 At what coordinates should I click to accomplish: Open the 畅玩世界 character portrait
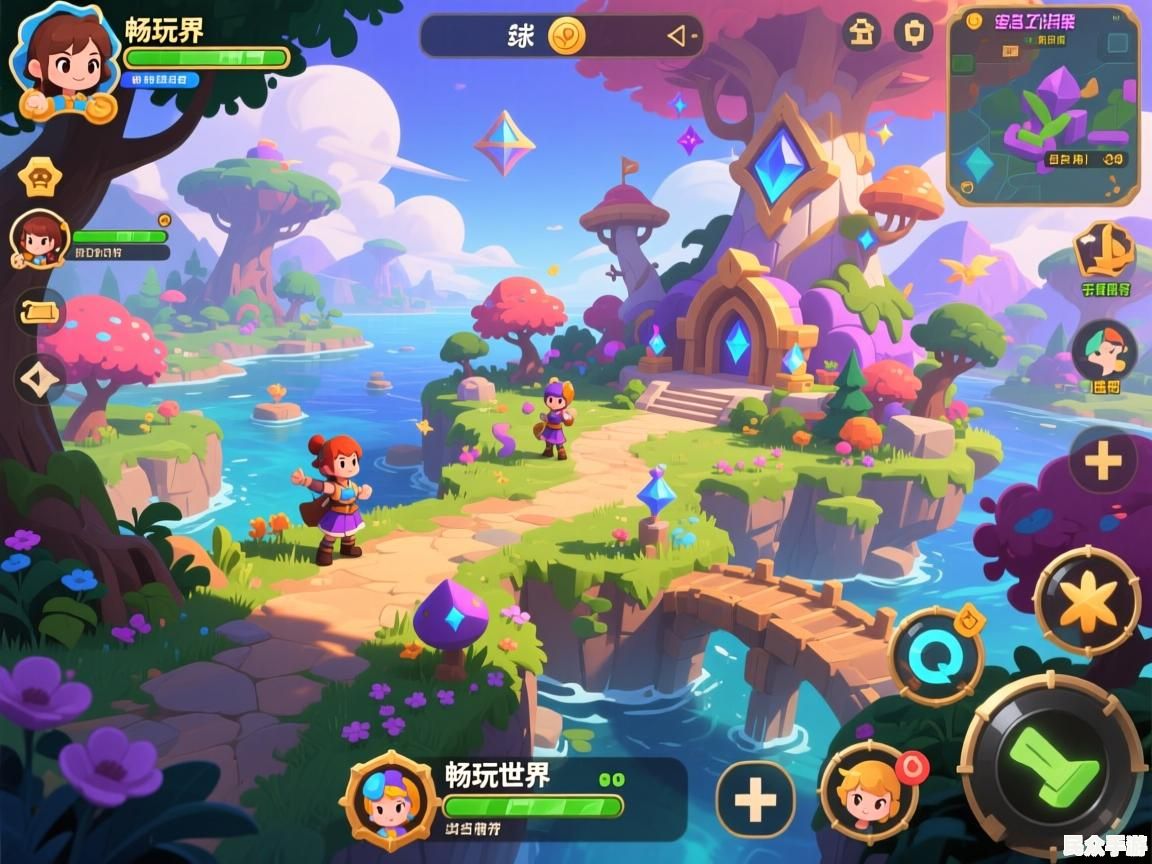pyautogui.click(x=389, y=800)
